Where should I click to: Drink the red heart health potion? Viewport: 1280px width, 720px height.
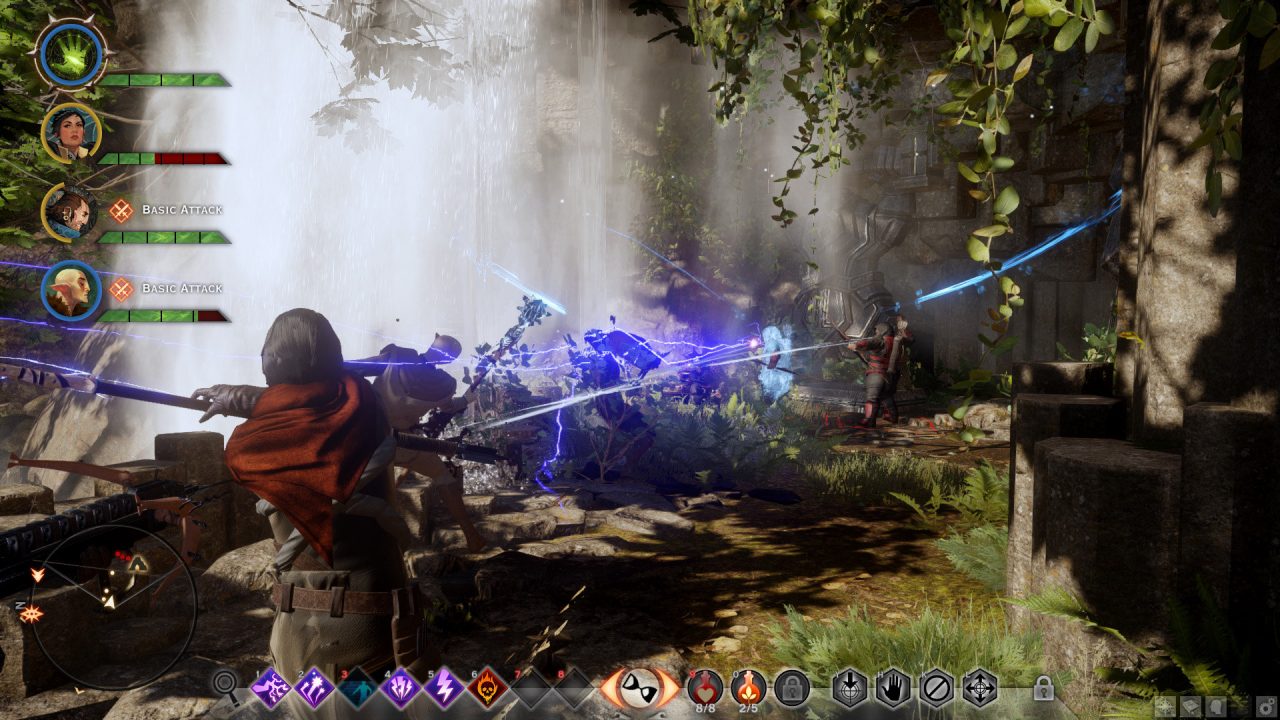[706, 686]
